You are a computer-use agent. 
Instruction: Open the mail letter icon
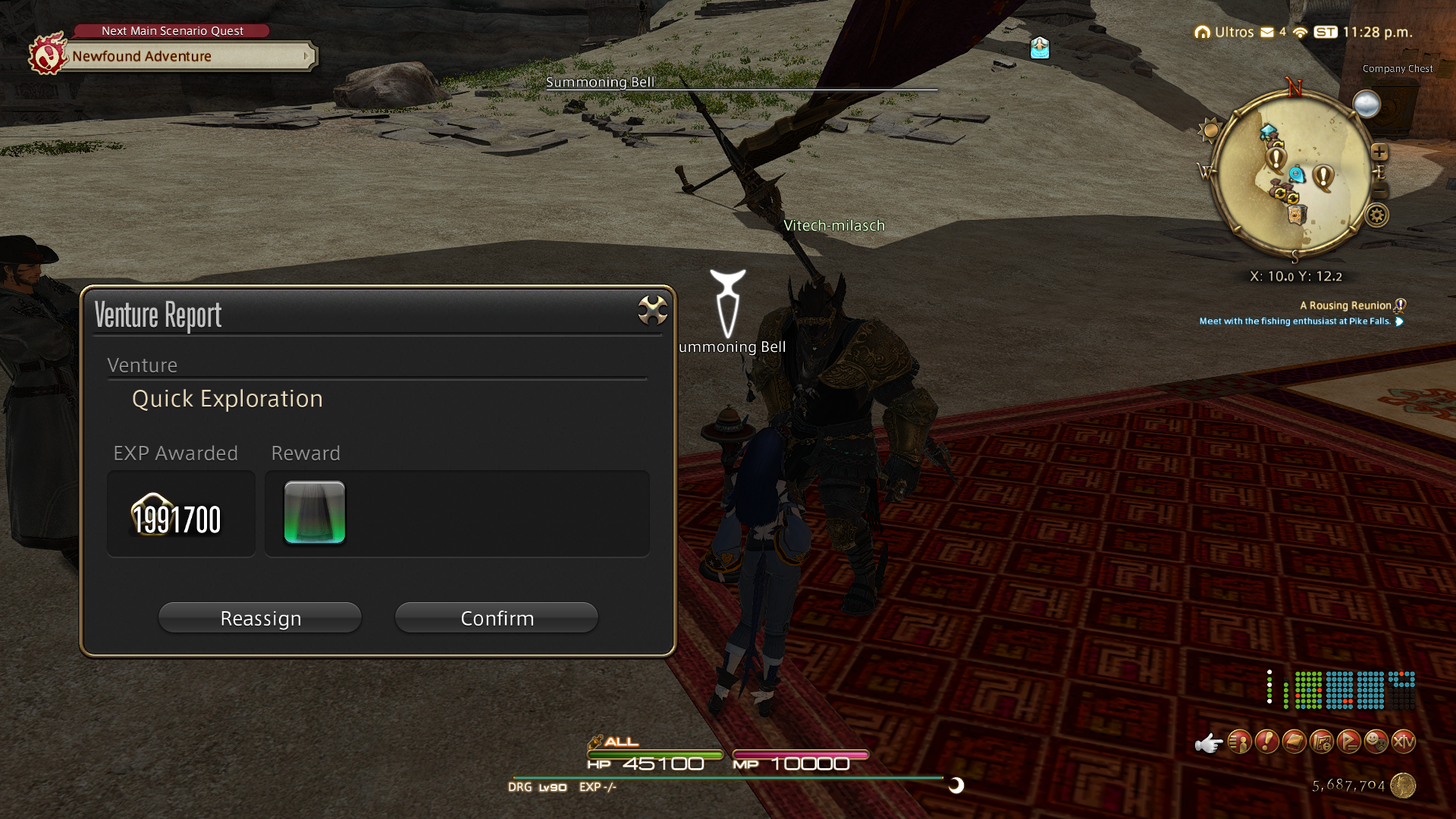click(x=1267, y=32)
